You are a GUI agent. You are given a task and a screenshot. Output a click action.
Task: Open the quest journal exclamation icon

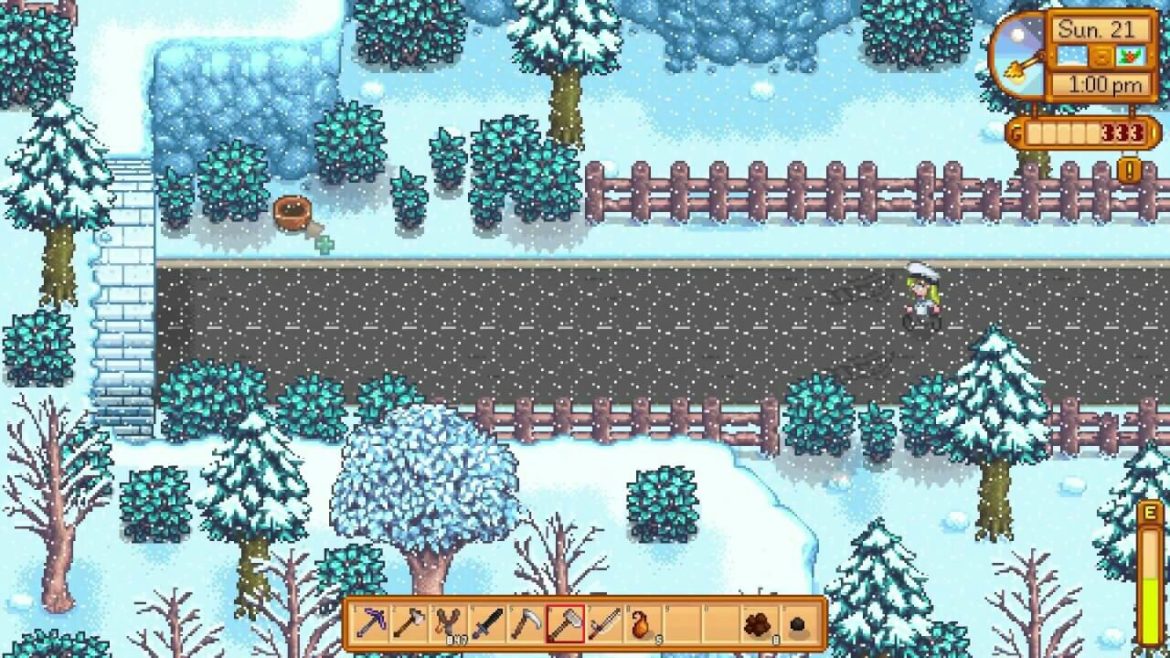tap(1130, 170)
